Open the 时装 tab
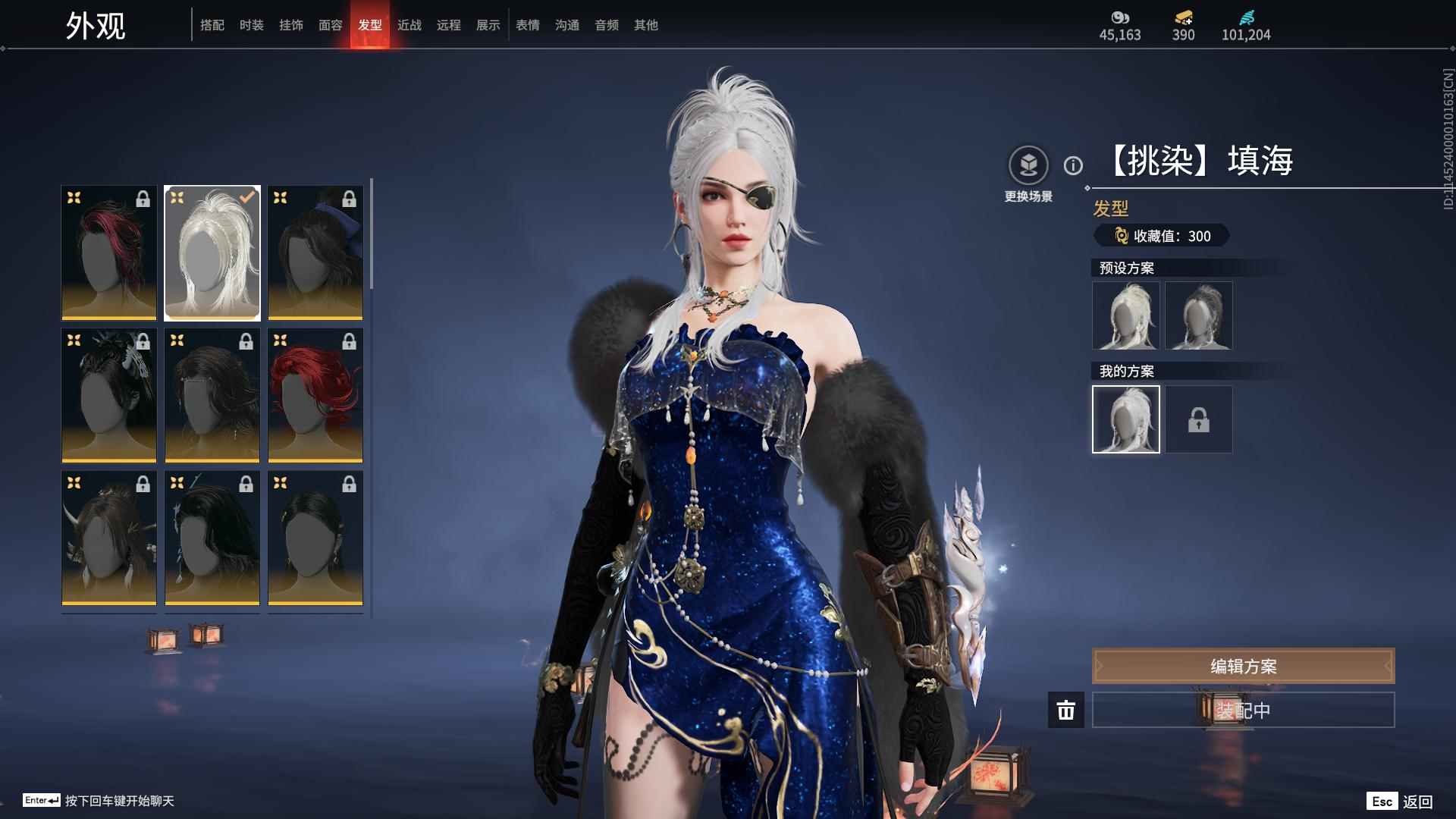 point(251,25)
